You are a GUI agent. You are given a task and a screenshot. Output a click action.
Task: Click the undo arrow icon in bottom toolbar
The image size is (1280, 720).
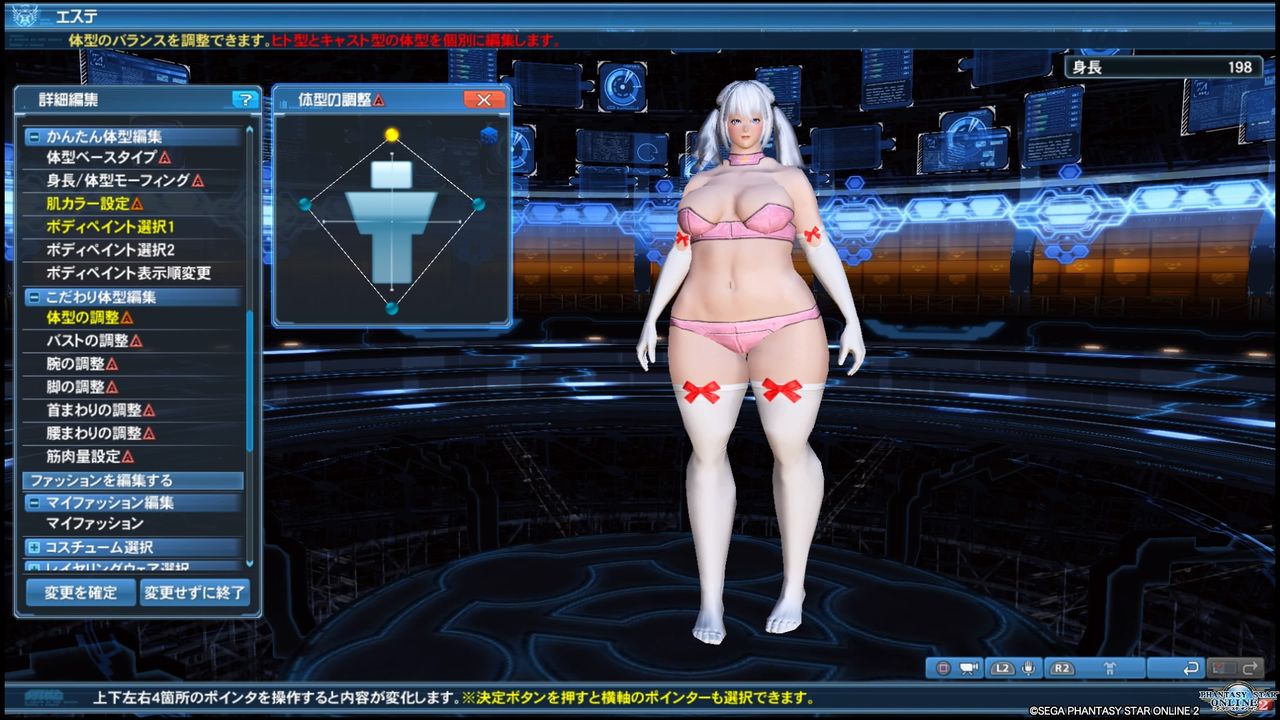coord(1192,668)
